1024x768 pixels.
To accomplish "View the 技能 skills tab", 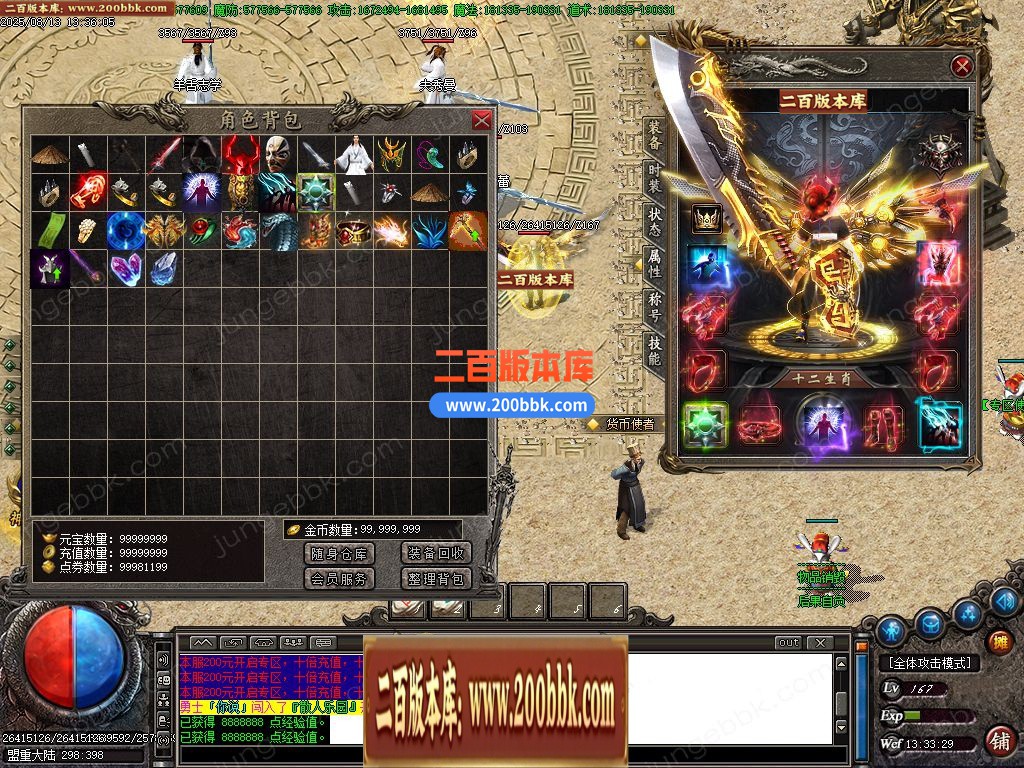I will coord(654,350).
